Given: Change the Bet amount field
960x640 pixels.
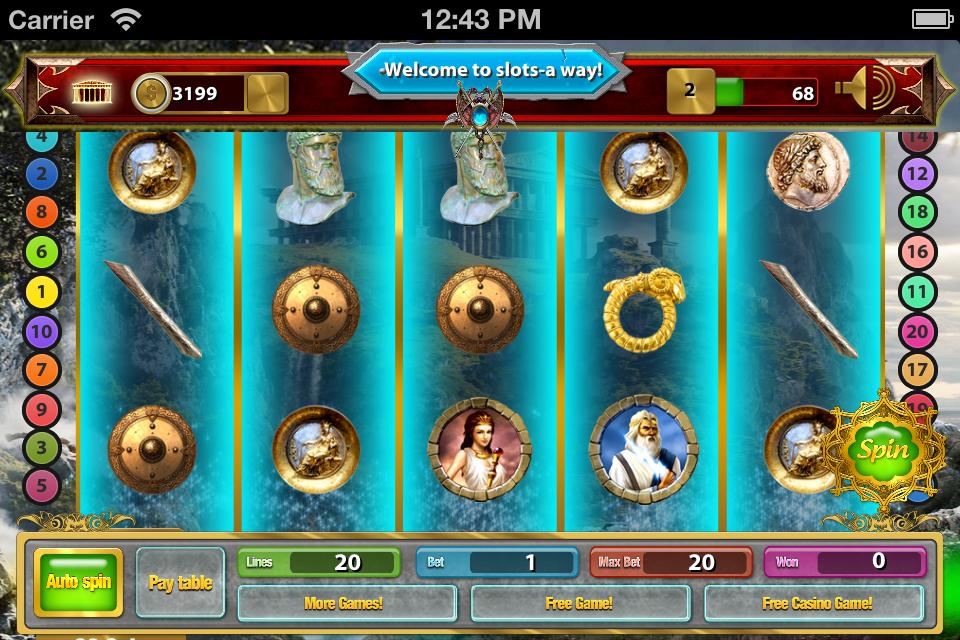Looking at the screenshot, I should pyautogui.click(x=496, y=562).
